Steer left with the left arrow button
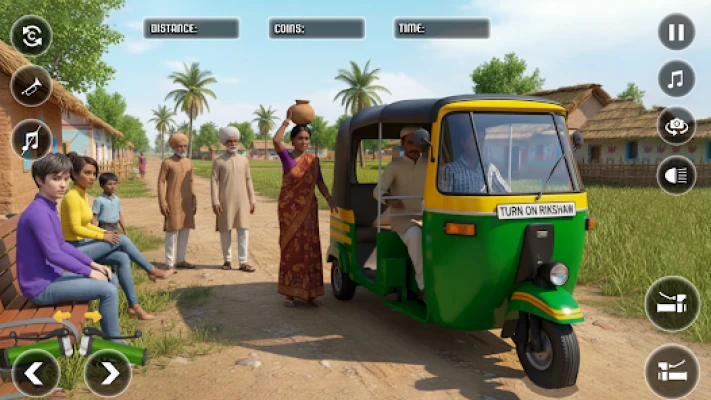 [35, 373]
